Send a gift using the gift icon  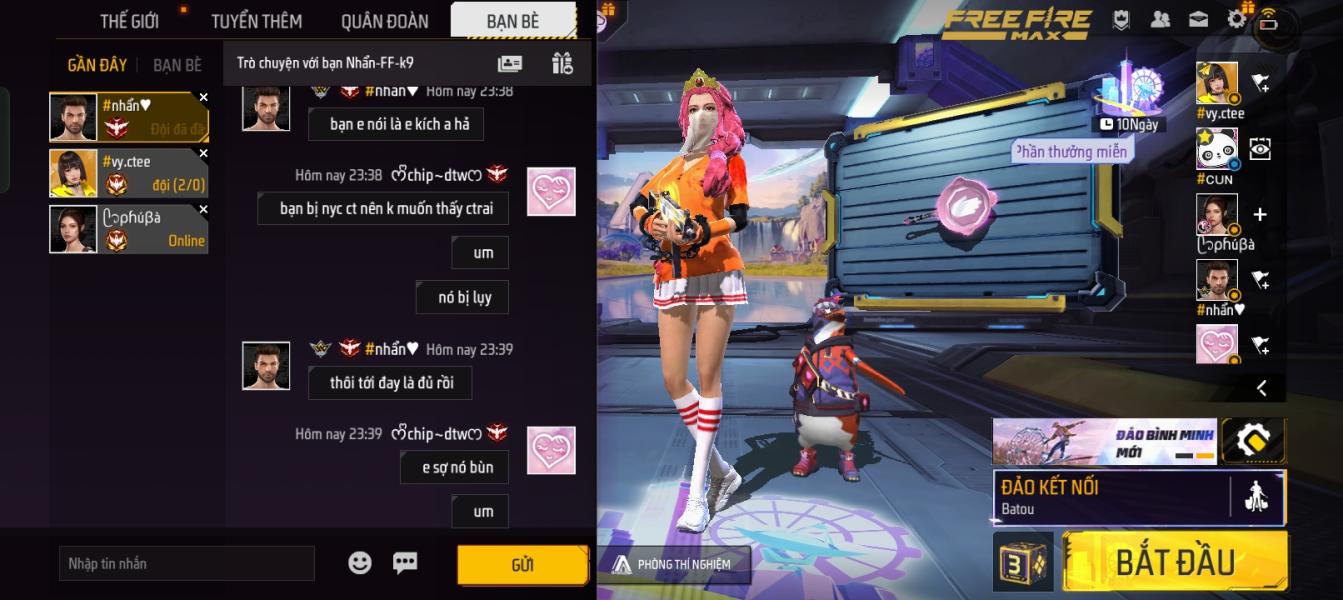point(562,63)
